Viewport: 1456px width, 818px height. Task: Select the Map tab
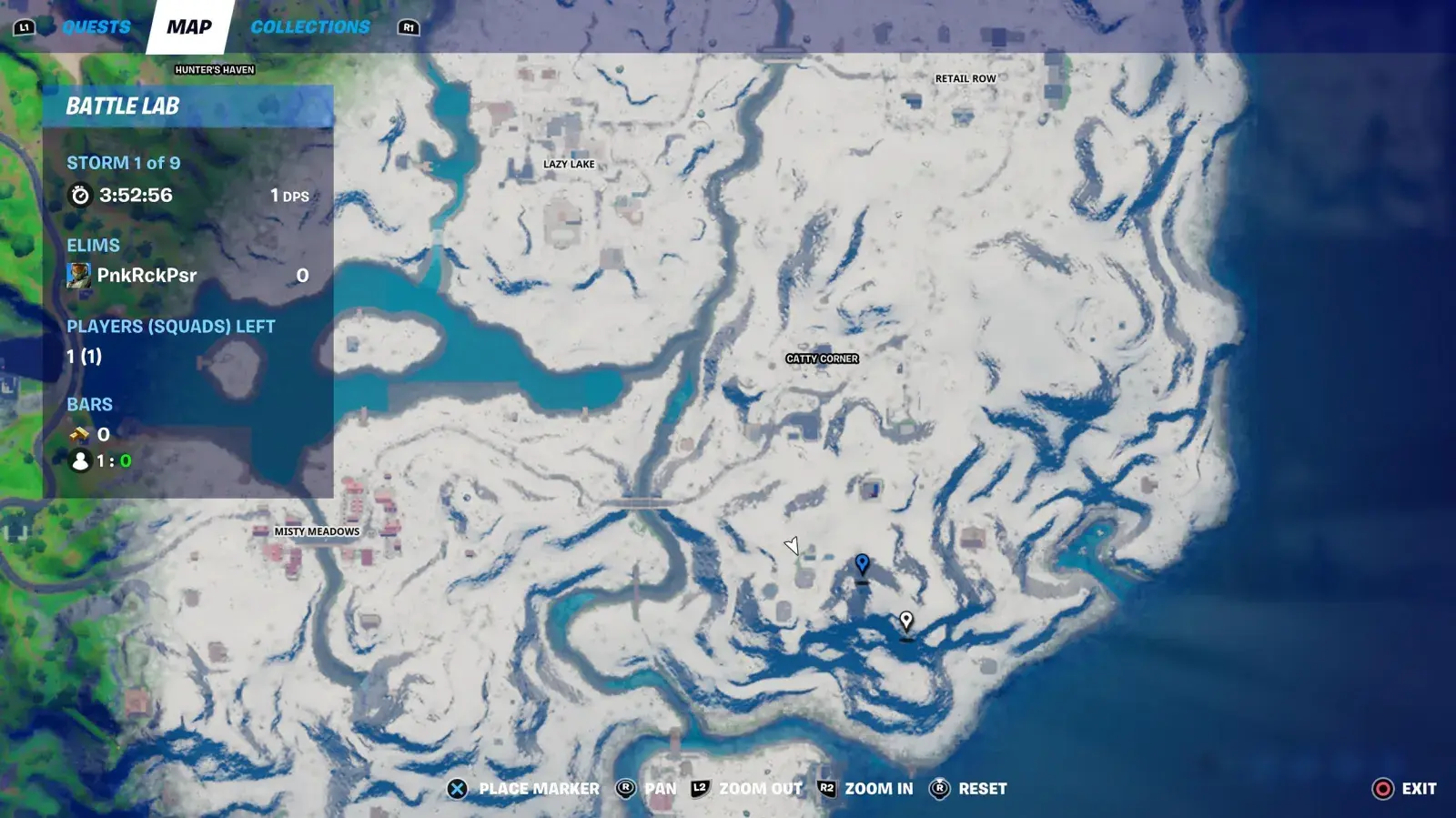189,27
